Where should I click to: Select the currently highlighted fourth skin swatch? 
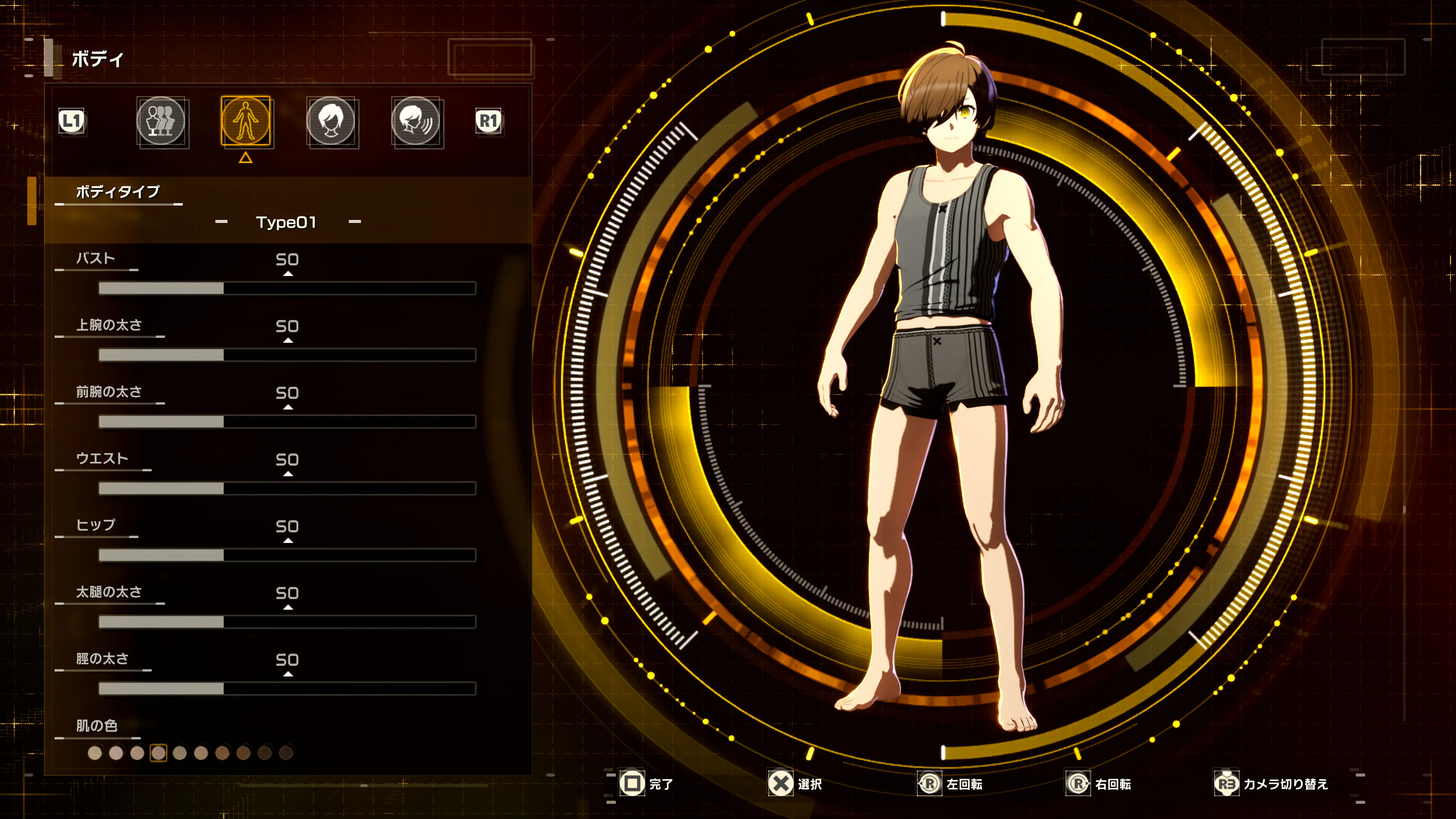159,753
